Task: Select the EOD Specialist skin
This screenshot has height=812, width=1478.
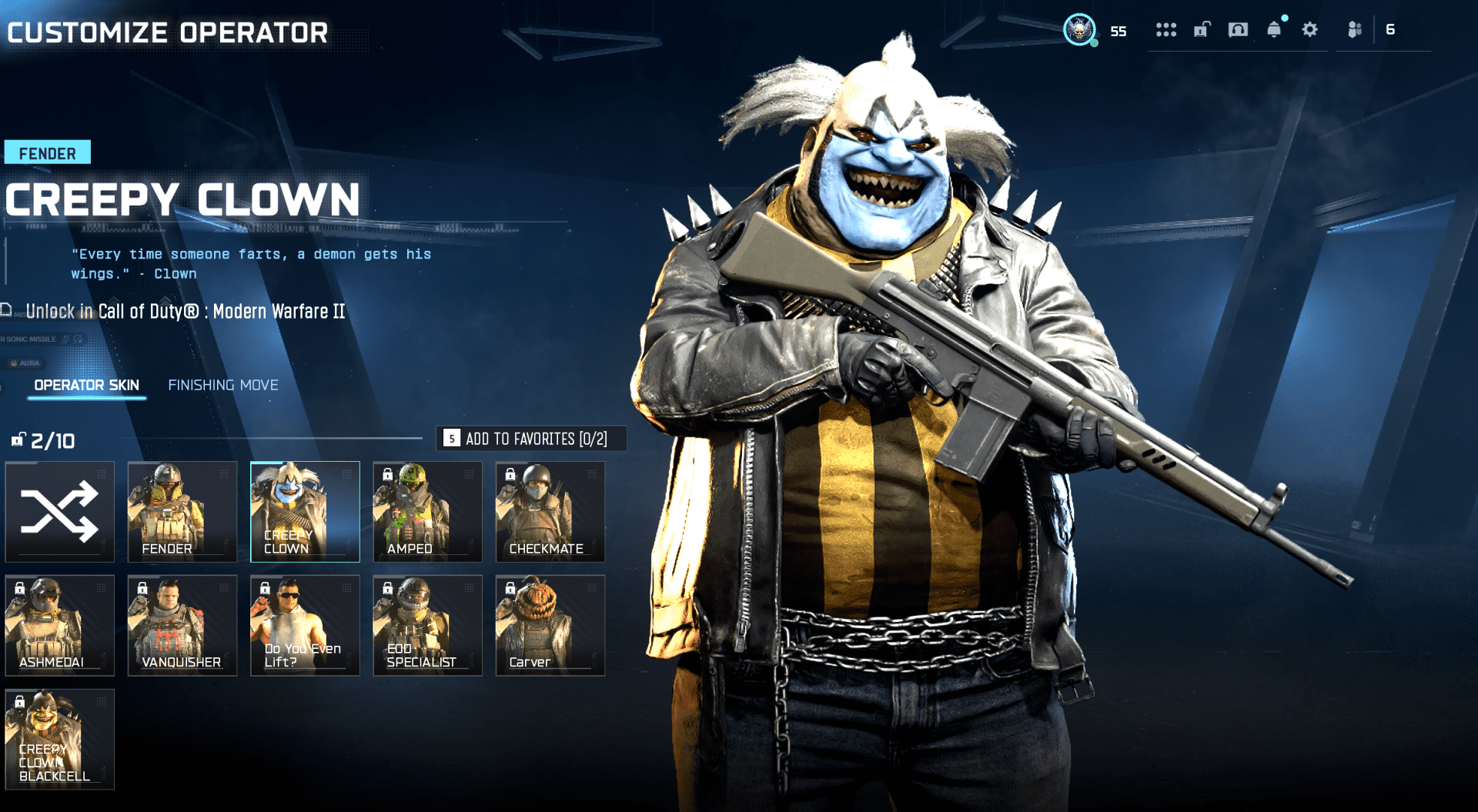Action: coord(427,625)
